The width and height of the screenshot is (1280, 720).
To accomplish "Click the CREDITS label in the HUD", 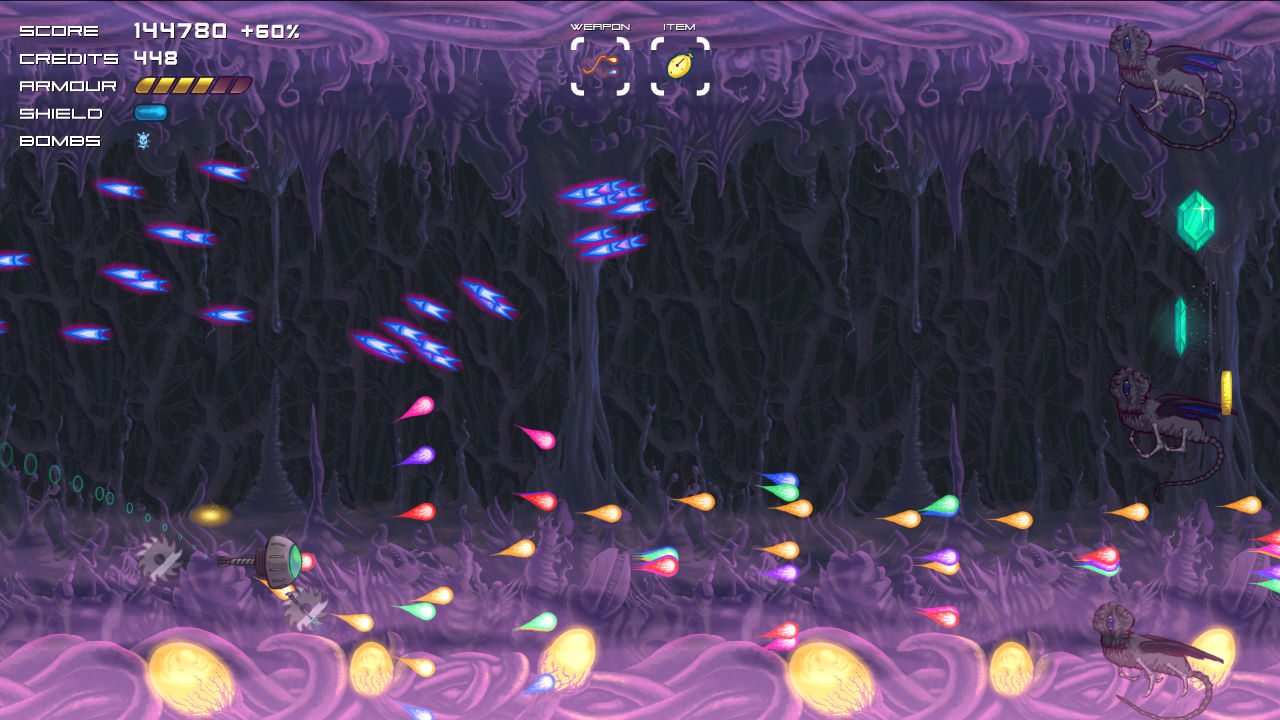I will 67,58.
